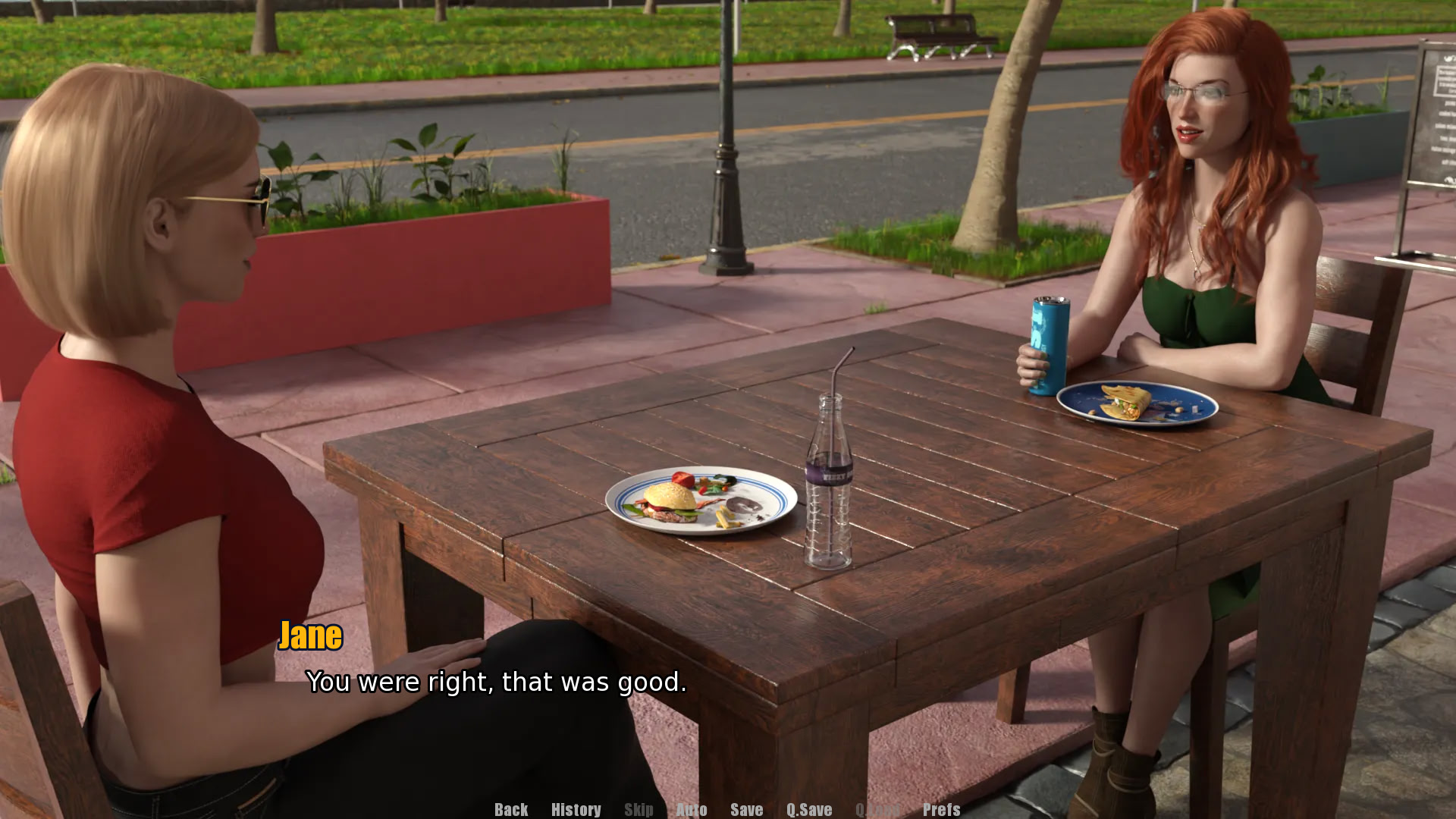1456x819 pixels.
Task: Activate Skip to fast-forward dialogue
Action: coord(639,809)
